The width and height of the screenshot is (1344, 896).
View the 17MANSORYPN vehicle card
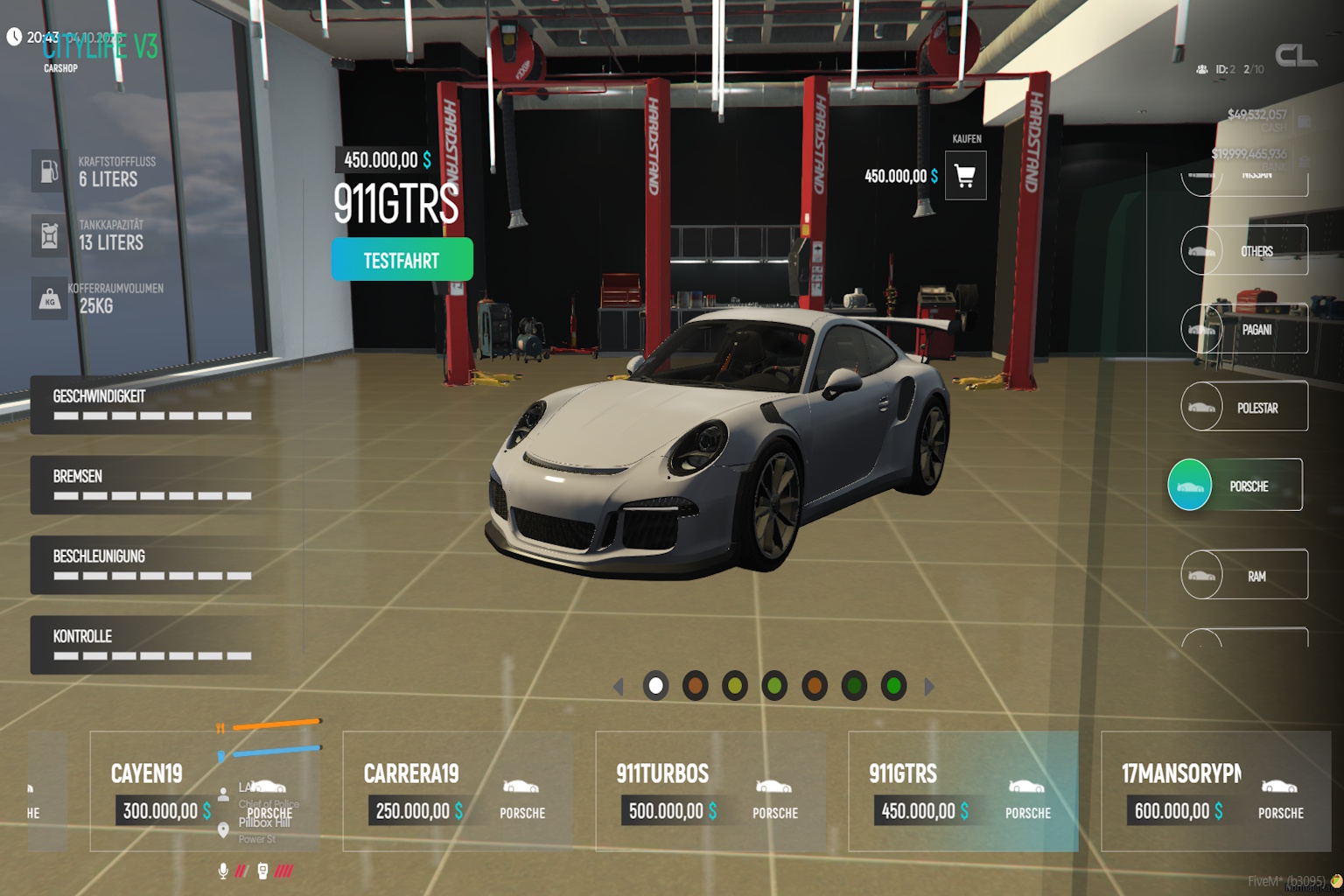click(1215, 791)
